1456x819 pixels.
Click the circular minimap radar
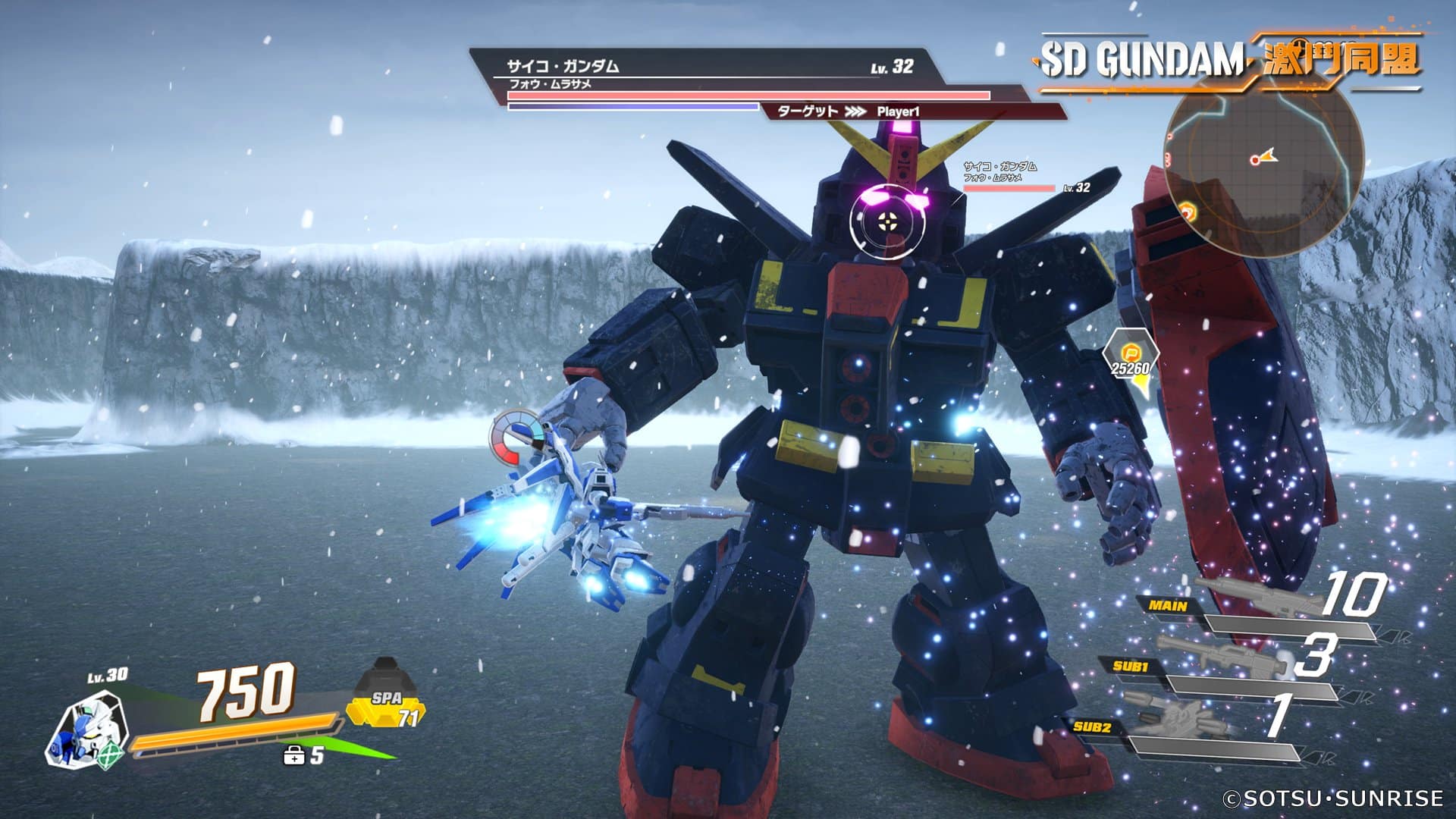pos(1263,159)
